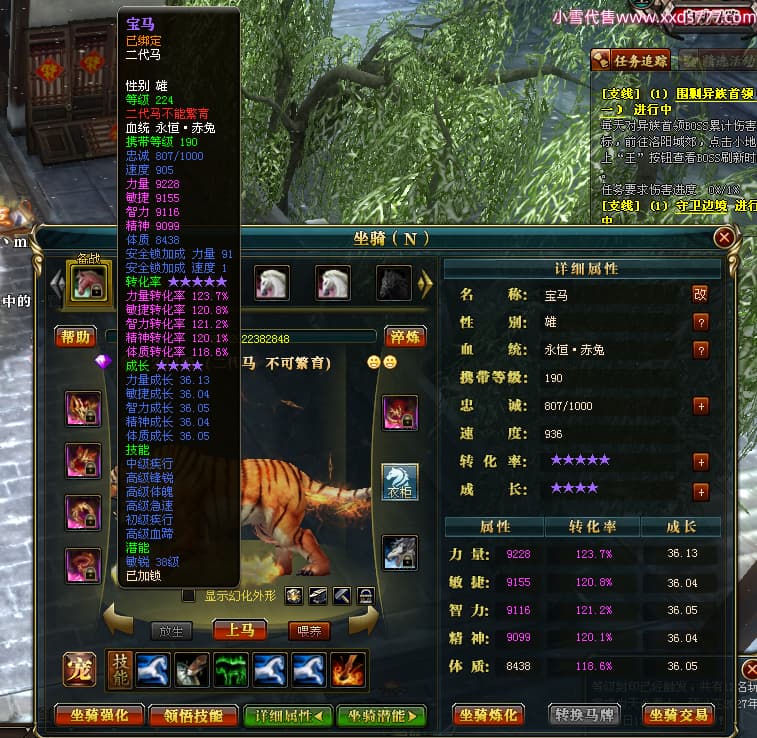The width and height of the screenshot is (757, 738).
Task: Toggle the 详细属性 detailed attributes panel
Action: pos(287,715)
